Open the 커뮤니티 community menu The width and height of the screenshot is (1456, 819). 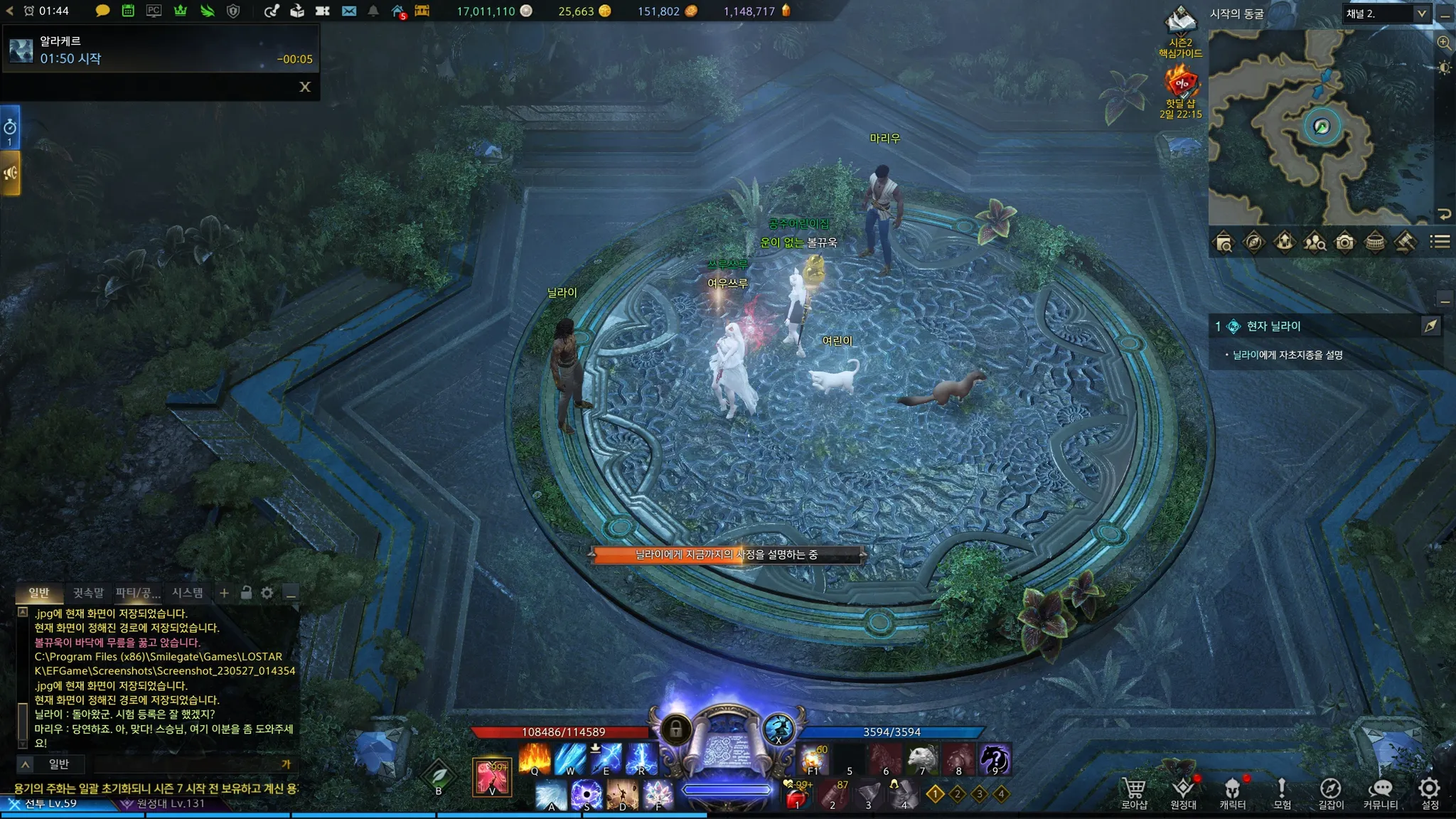[1380, 792]
